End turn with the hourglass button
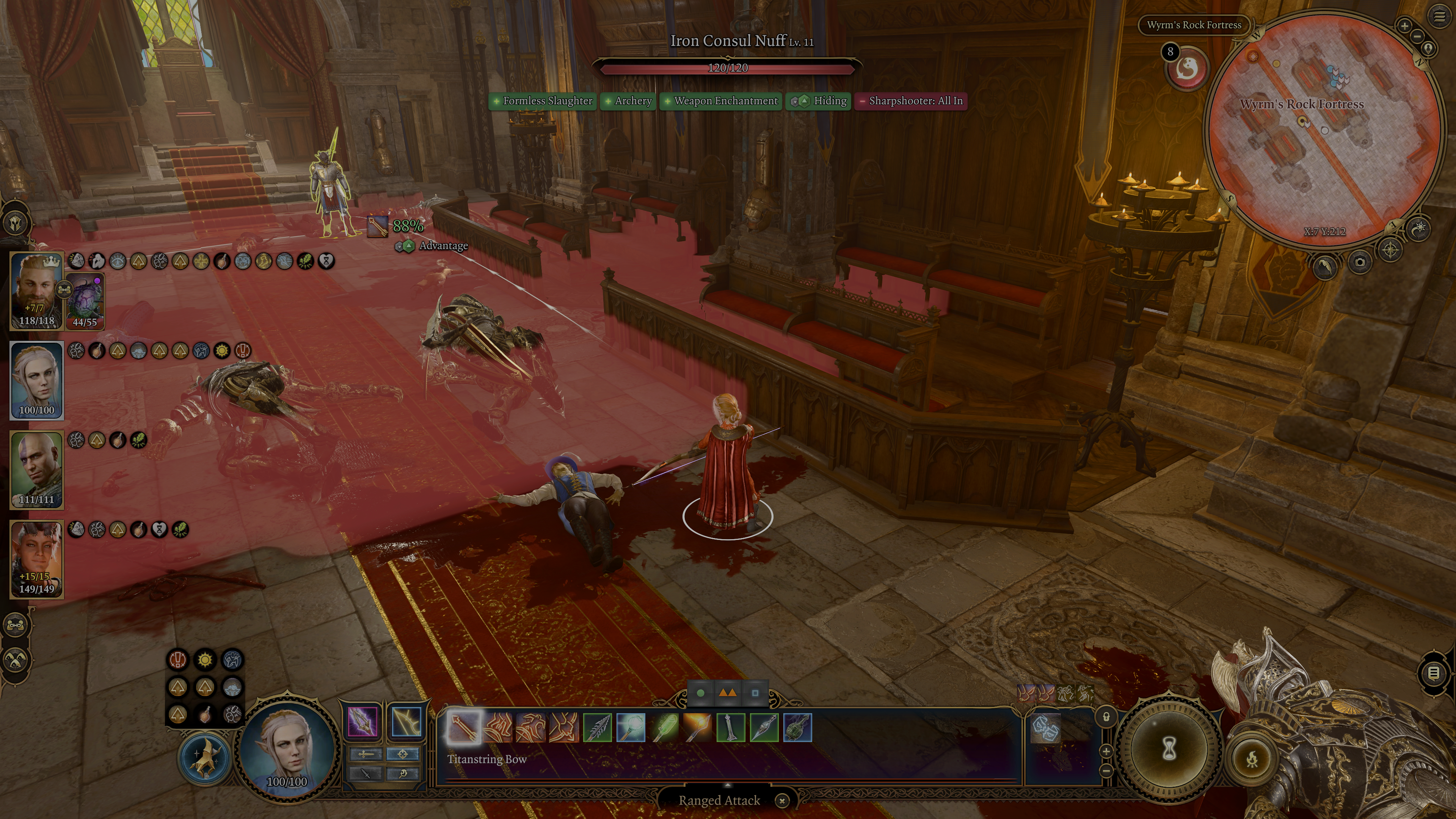The height and width of the screenshot is (819, 1456). (1169, 750)
